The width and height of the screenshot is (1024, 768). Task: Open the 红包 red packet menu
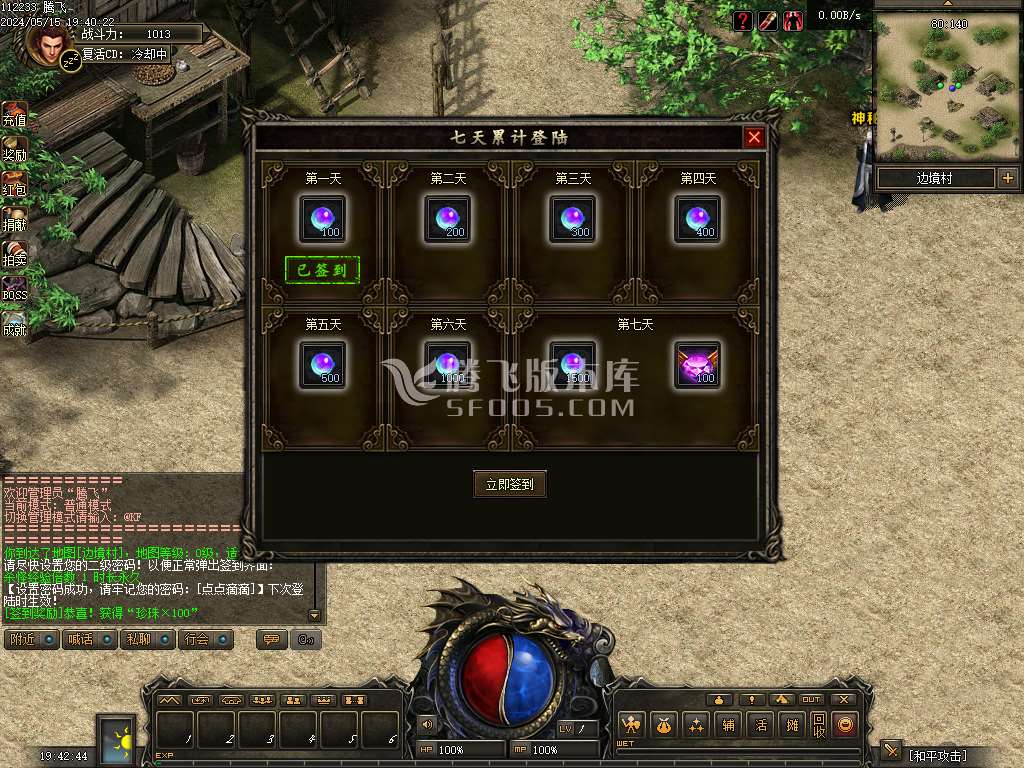(x=14, y=184)
